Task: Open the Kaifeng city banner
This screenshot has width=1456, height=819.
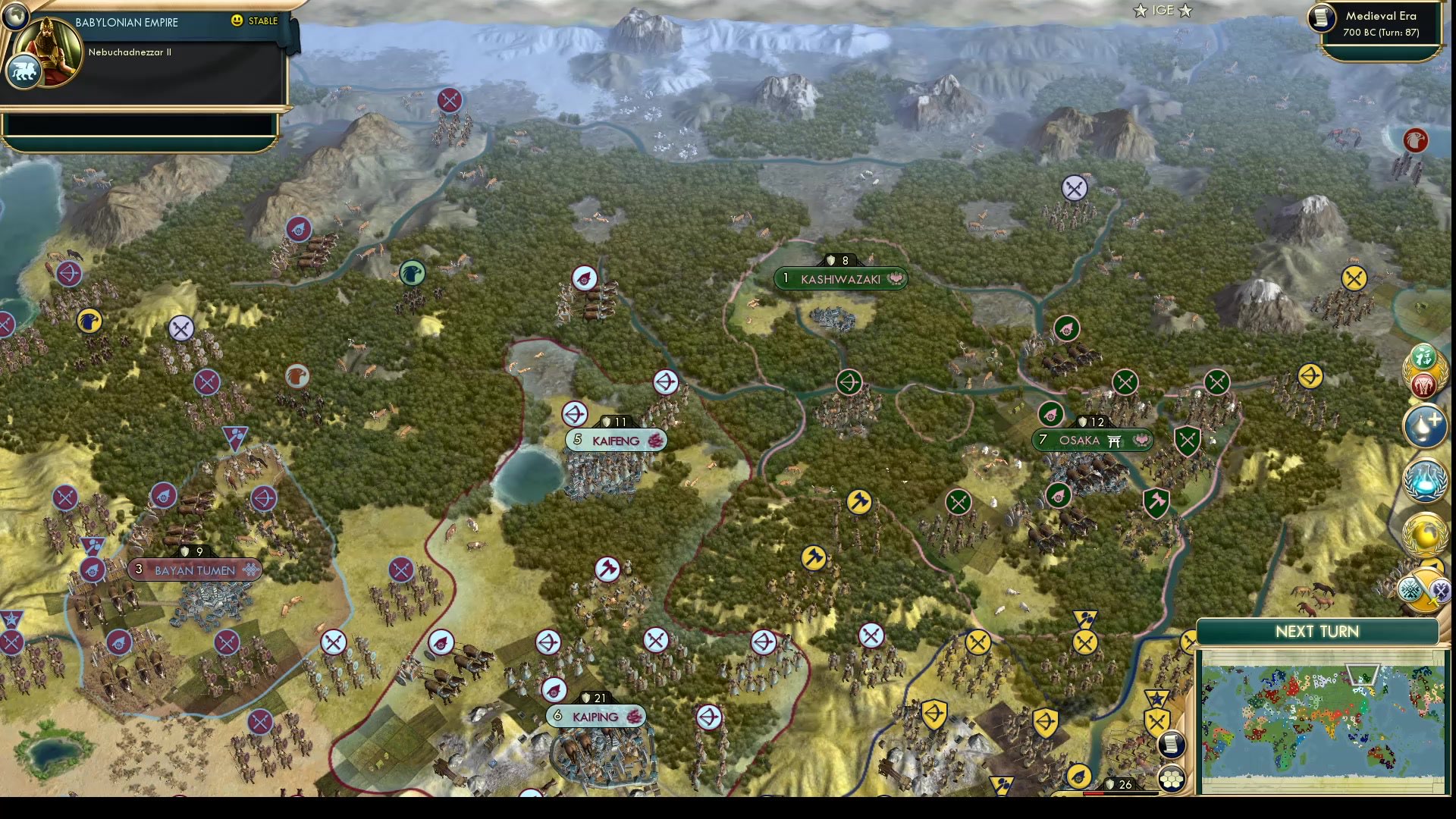Action: pyautogui.click(x=617, y=440)
